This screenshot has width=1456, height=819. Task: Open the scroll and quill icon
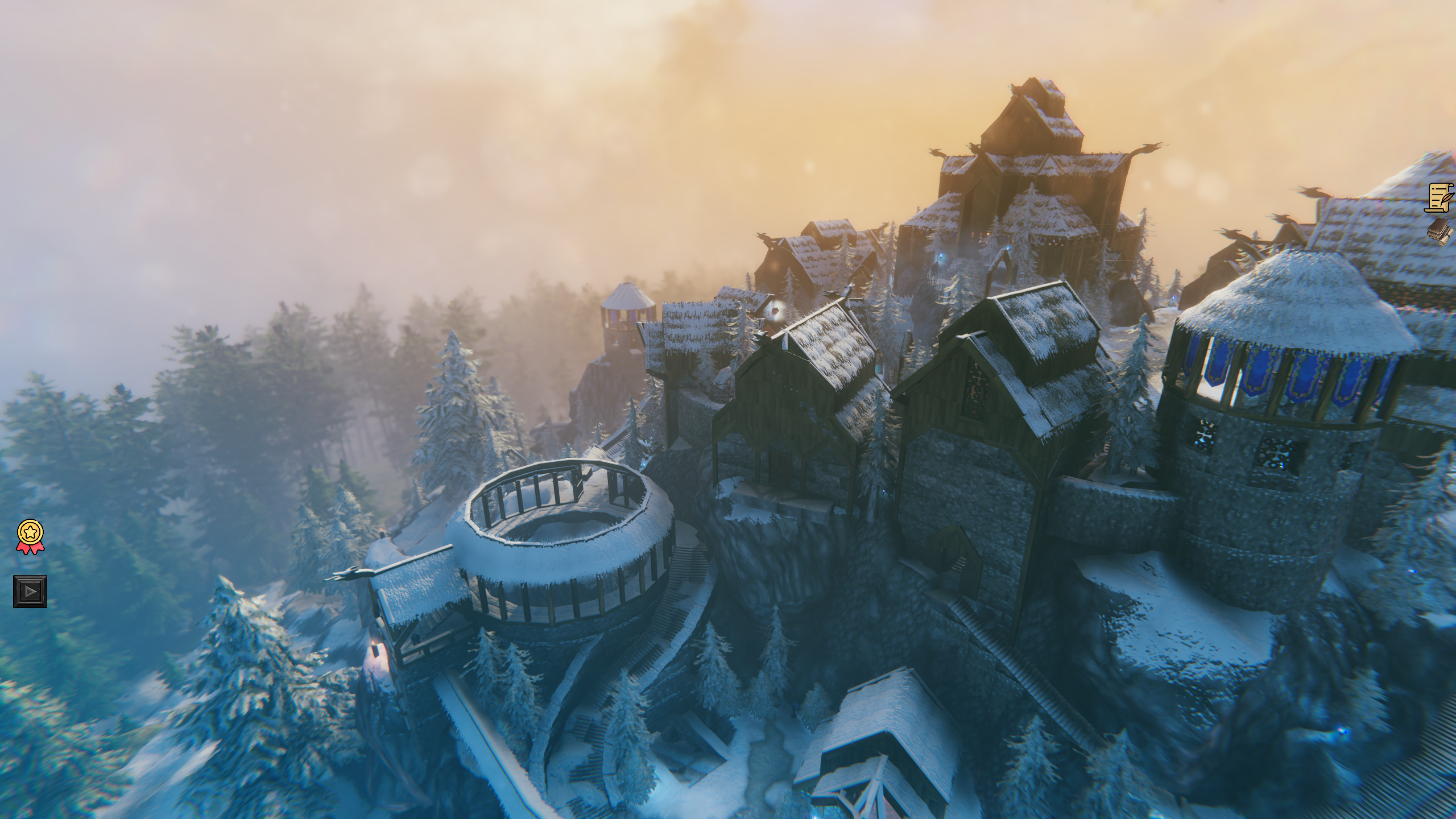pos(1440,198)
